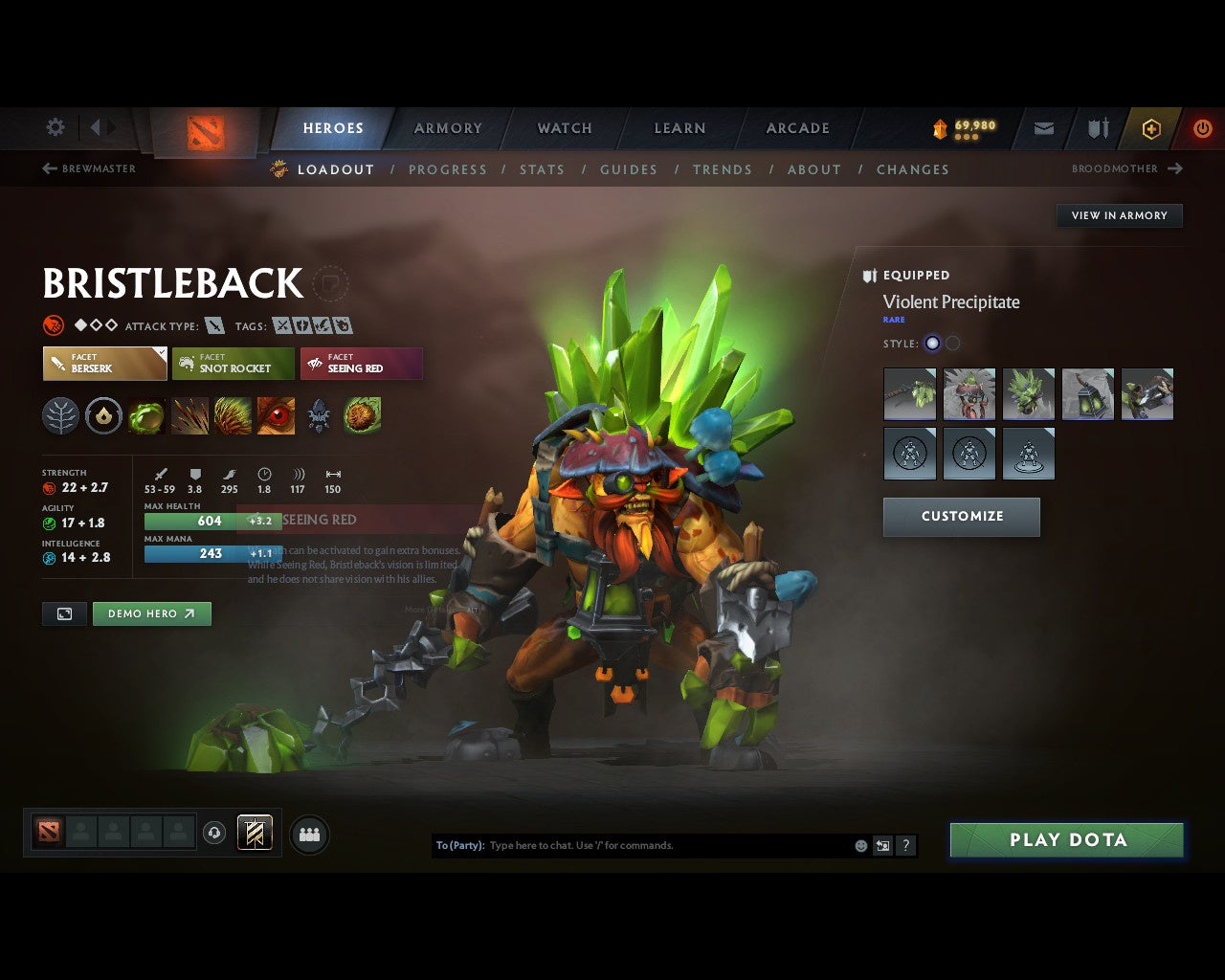
Task: Select the Snot Rocket facet
Action: pyautogui.click(x=233, y=364)
